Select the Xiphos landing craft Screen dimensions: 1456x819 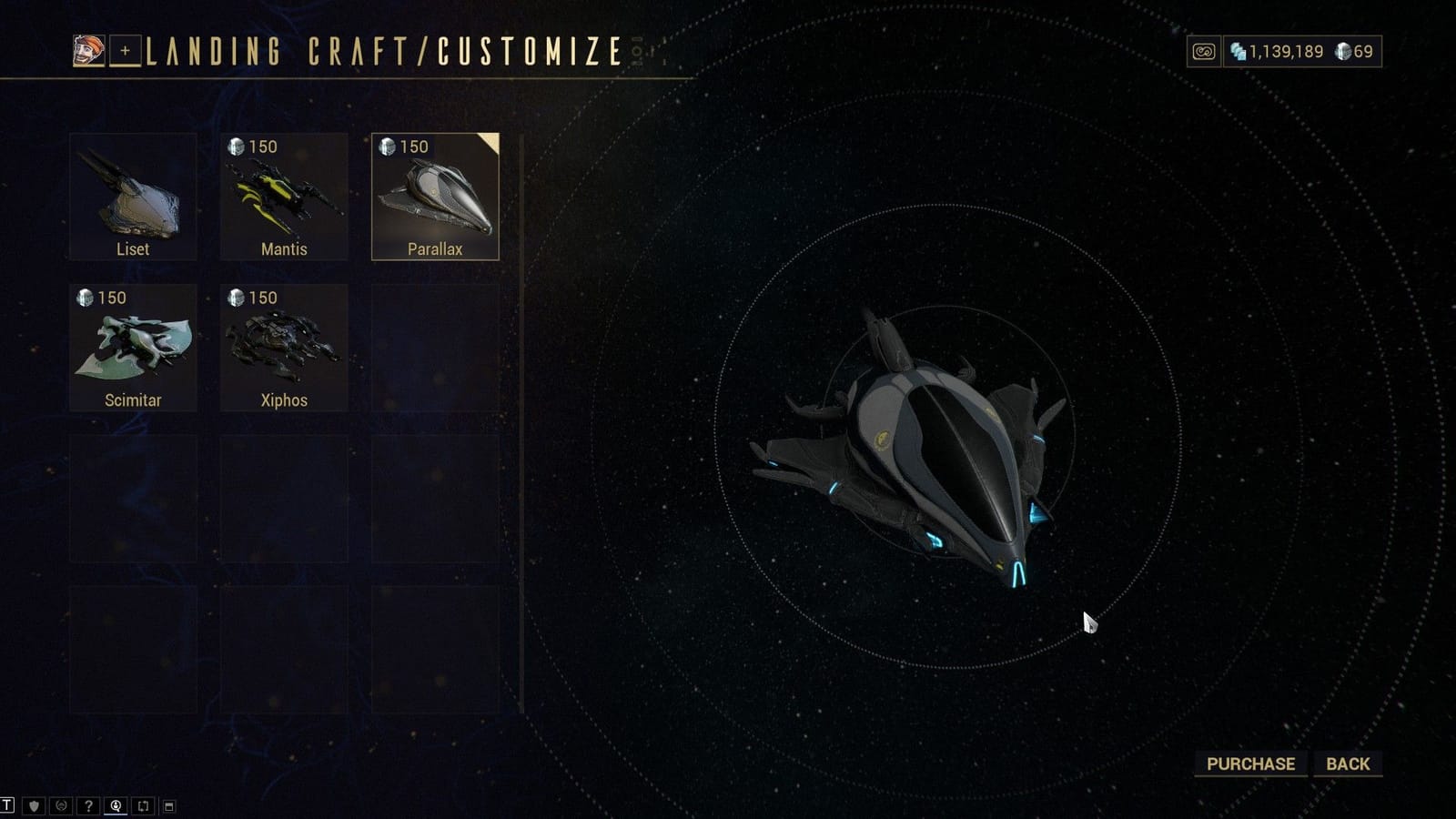284,346
